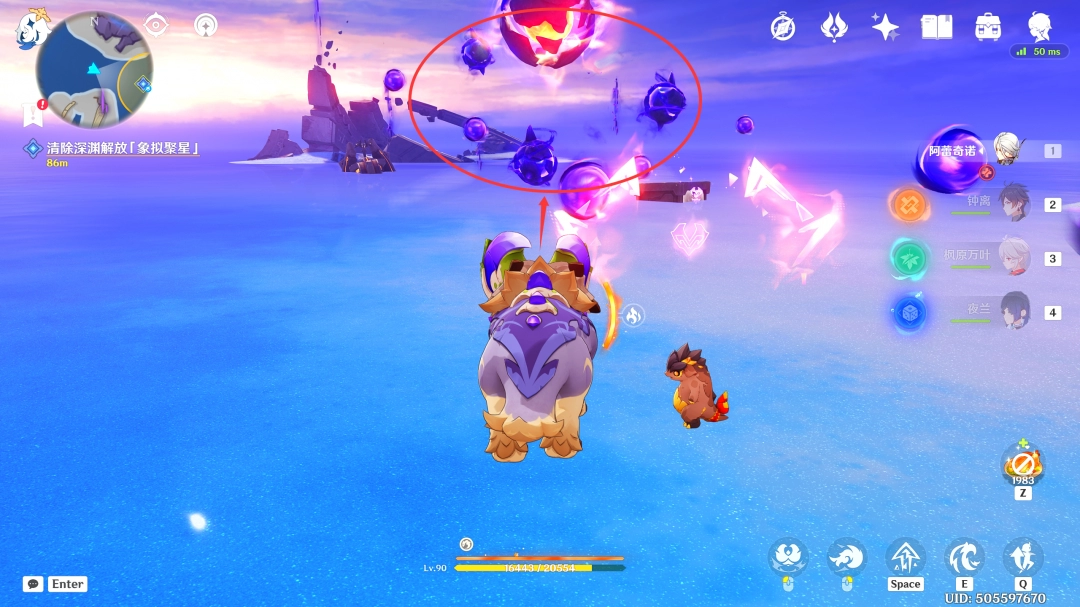
Task: Open the Adventurer Handbook book icon
Action: [937, 27]
